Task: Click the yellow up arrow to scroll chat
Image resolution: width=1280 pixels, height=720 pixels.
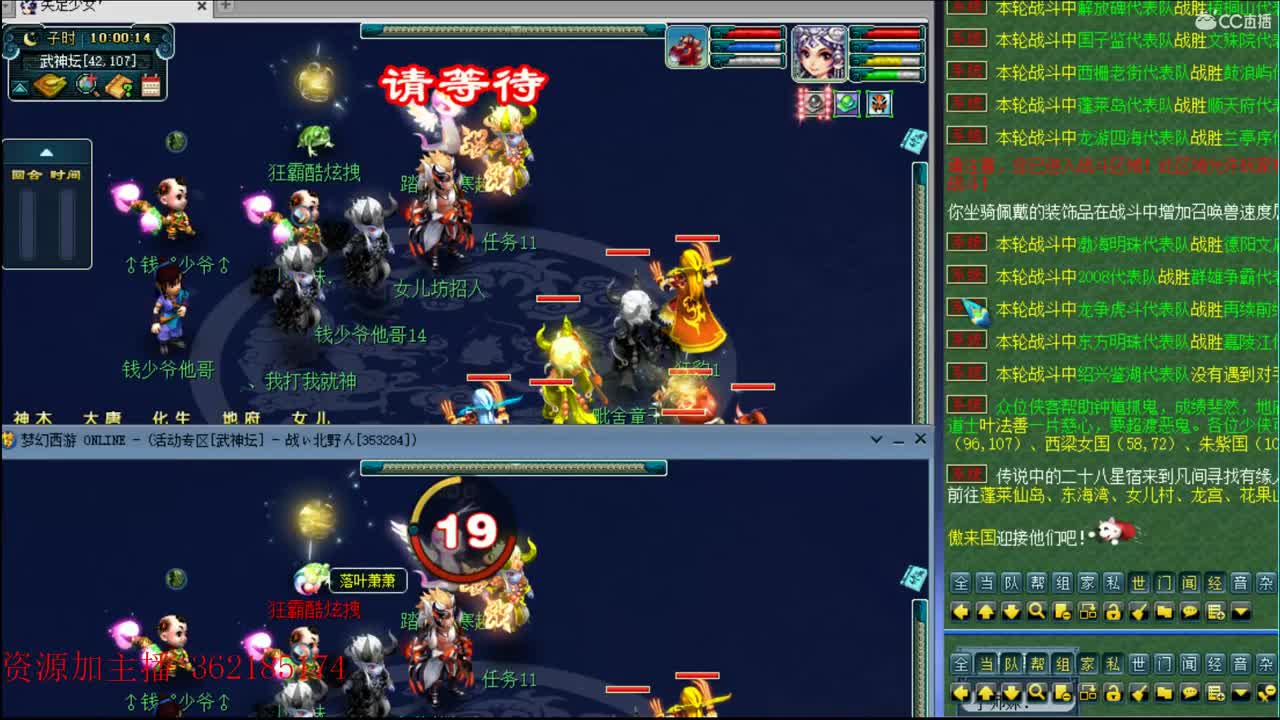Action: 985,610
